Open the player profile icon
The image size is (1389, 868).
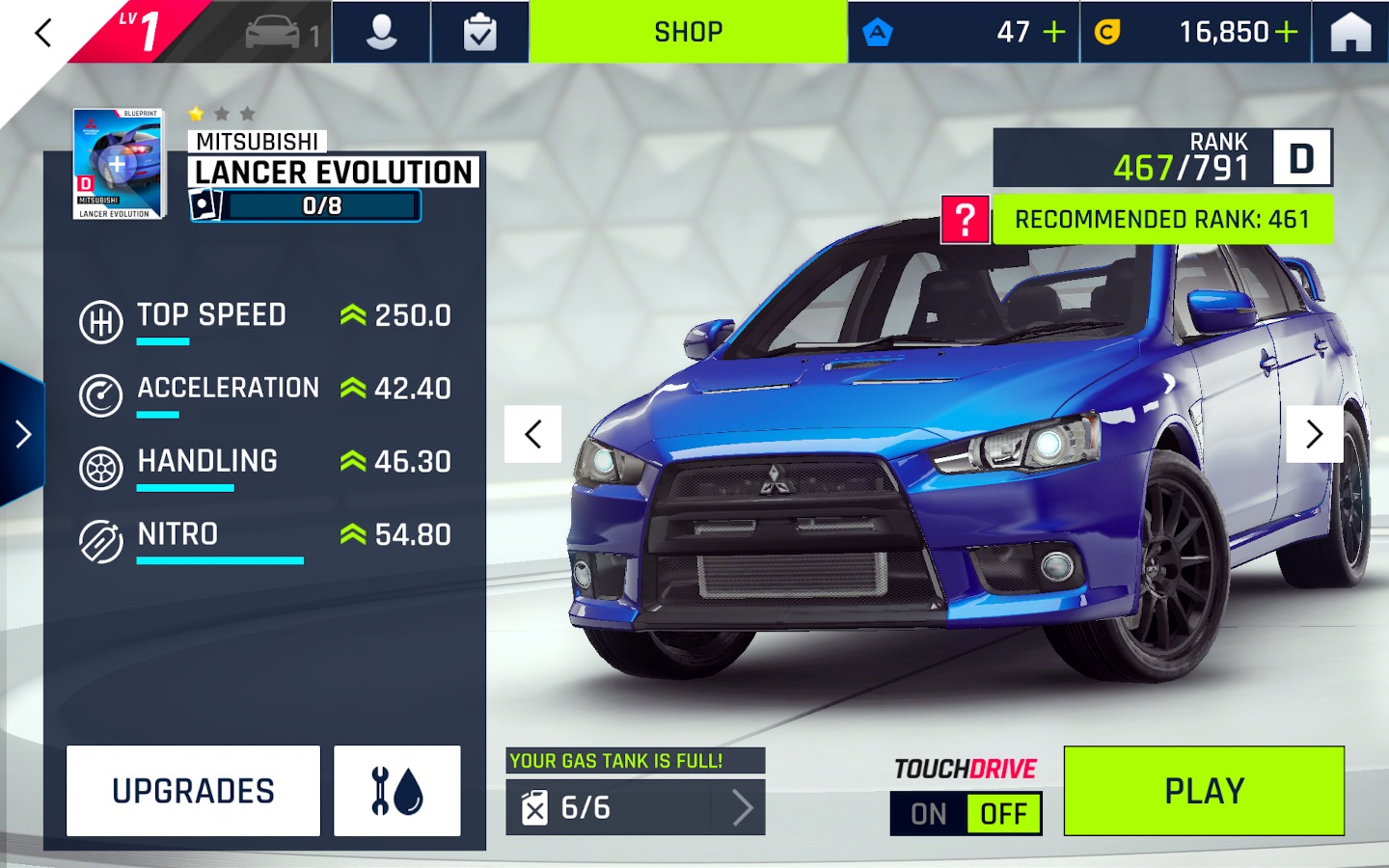pos(382,33)
